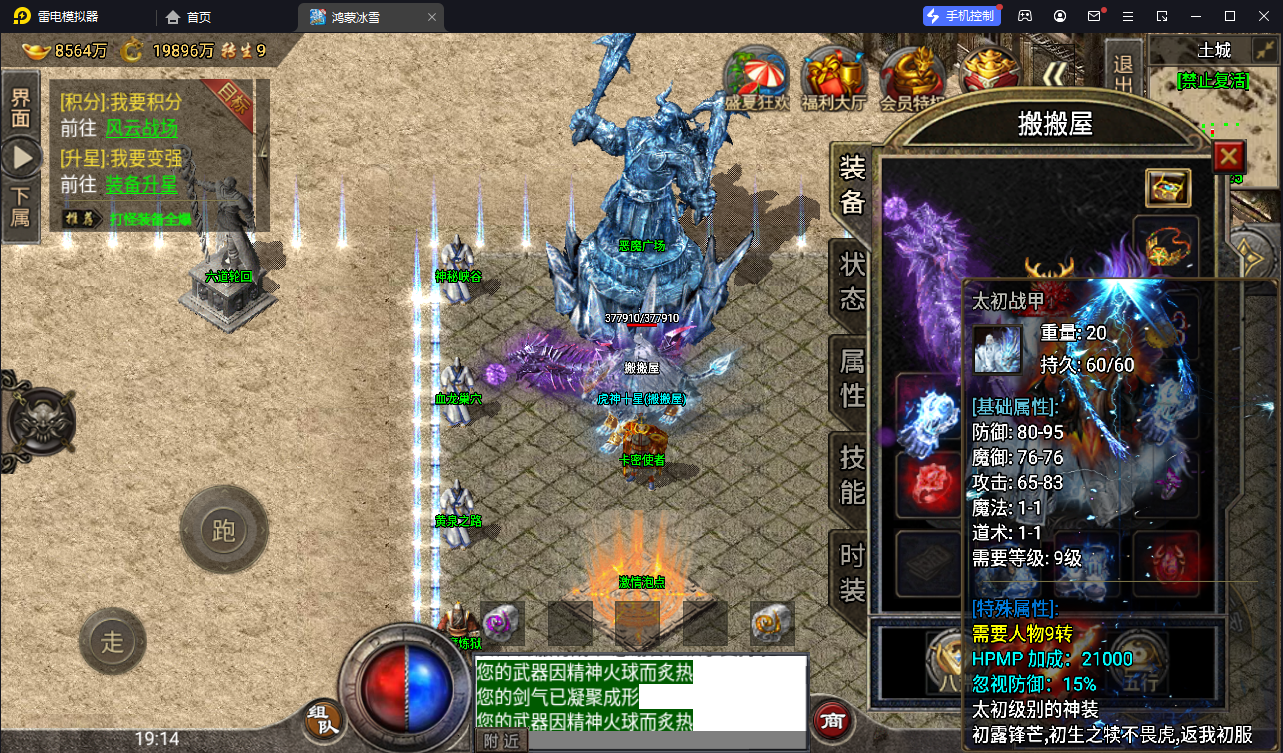Follow the 装备升星 upgrade link
The height and width of the screenshot is (753, 1283).
(141, 184)
